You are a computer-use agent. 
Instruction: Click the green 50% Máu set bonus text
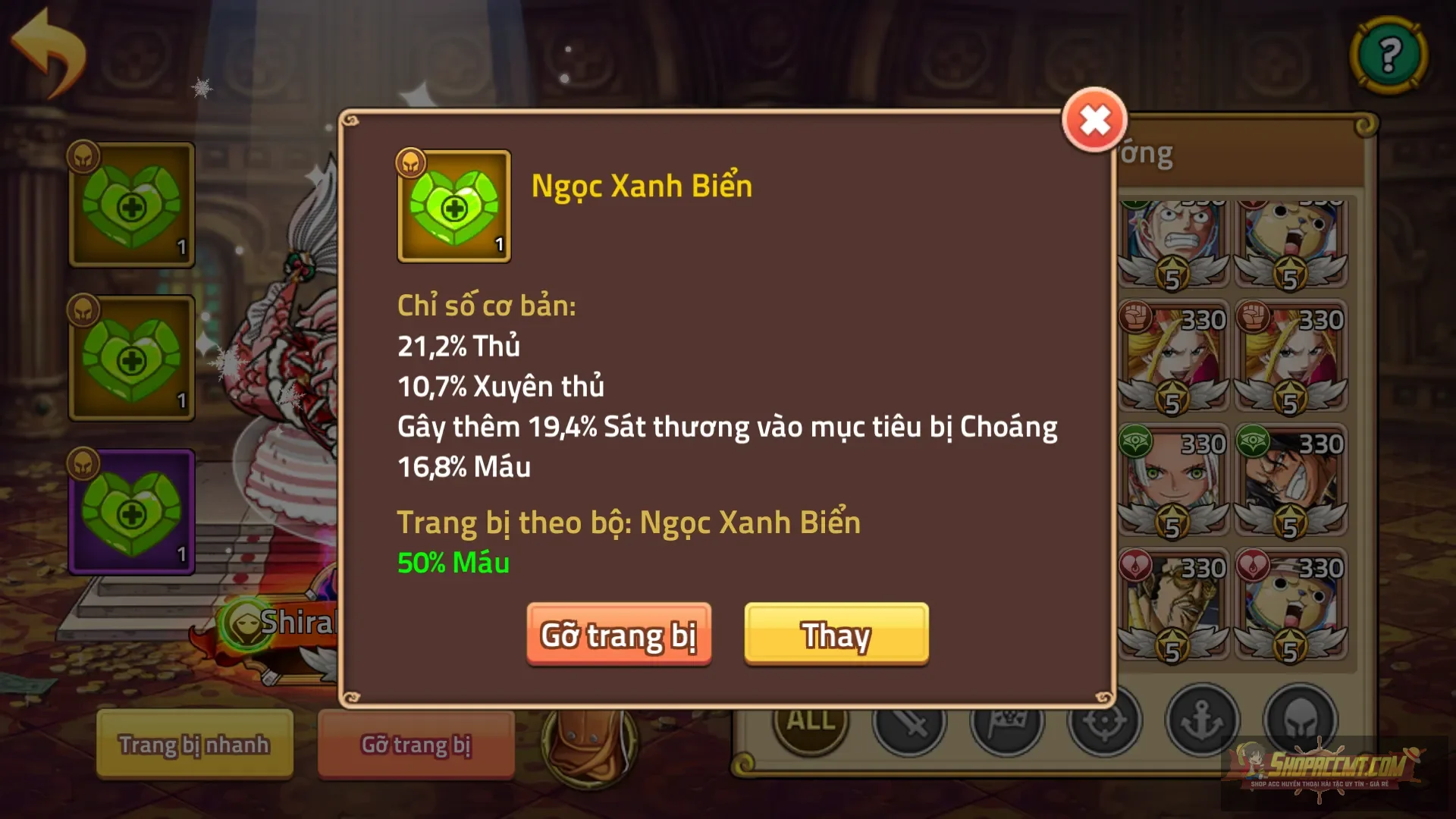pos(452,563)
